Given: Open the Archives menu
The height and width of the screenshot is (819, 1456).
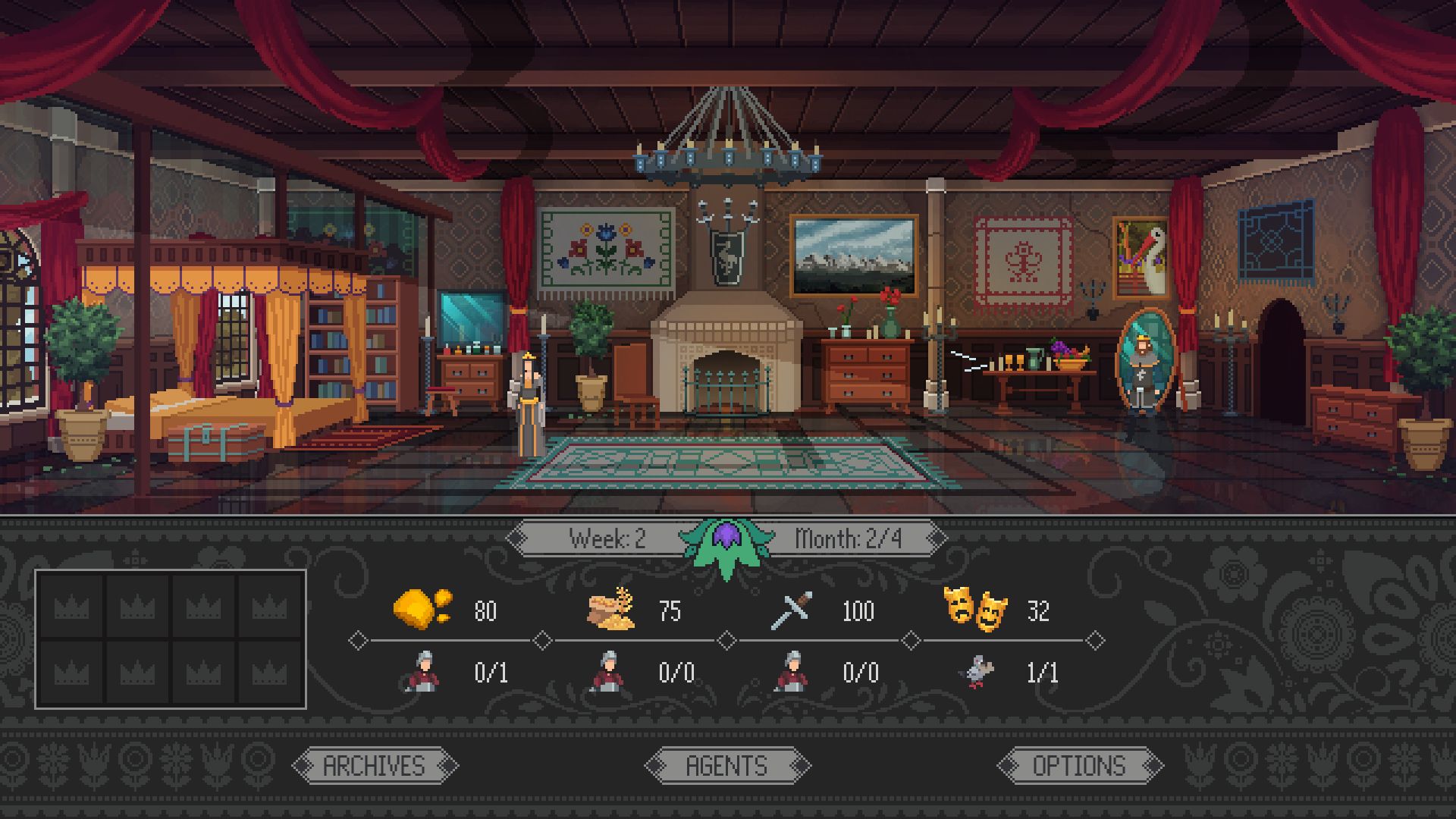Looking at the screenshot, I should click(x=375, y=766).
